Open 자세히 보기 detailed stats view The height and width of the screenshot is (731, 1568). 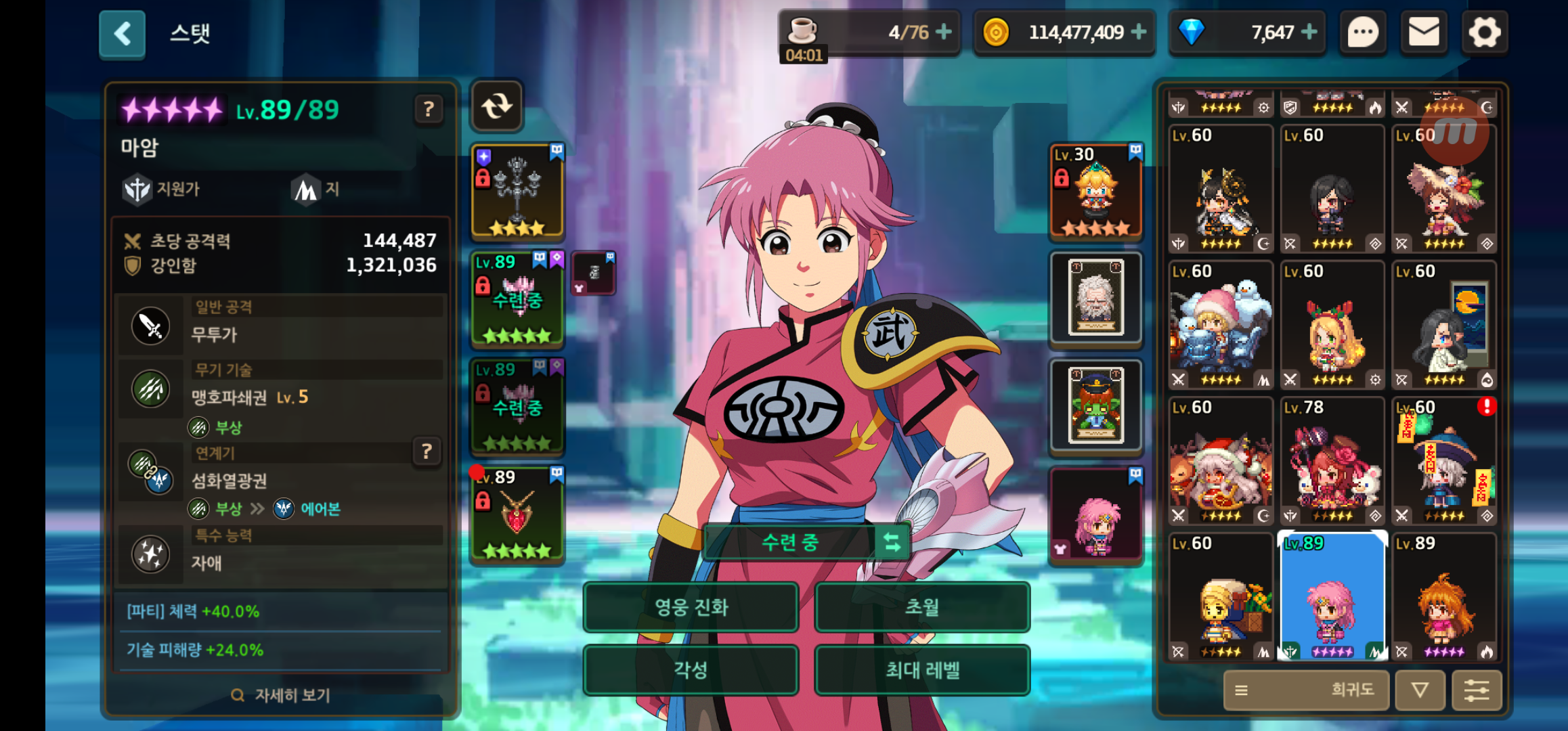(281, 695)
